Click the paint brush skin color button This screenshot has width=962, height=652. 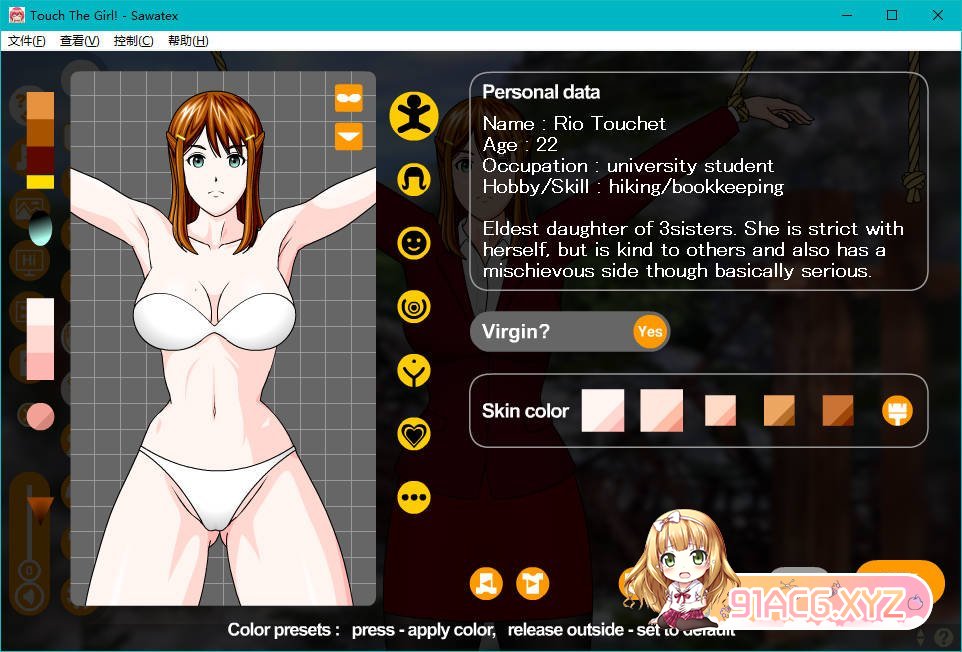[897, 411]
